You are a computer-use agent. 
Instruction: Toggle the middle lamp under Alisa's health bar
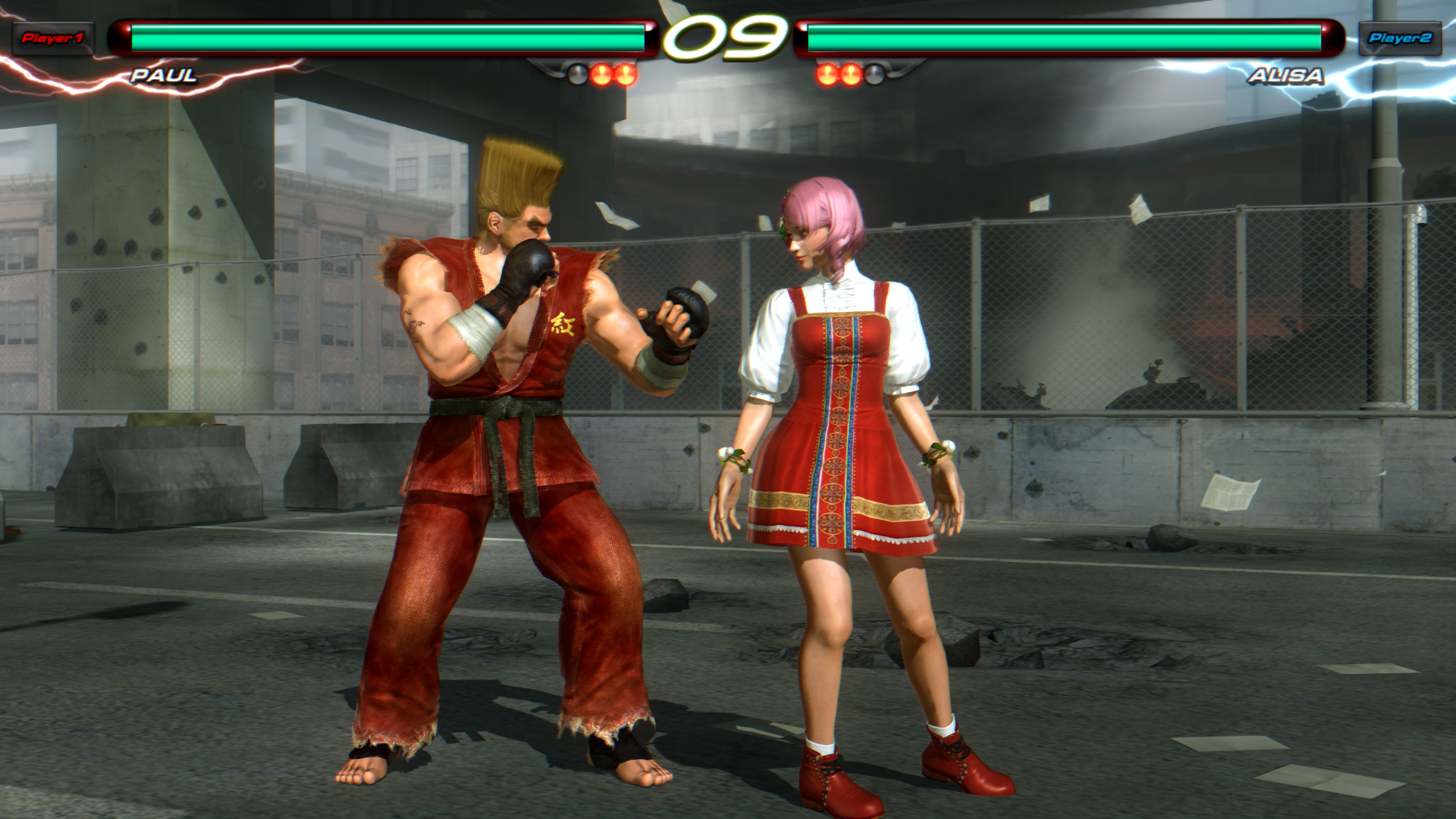point(850,75)
